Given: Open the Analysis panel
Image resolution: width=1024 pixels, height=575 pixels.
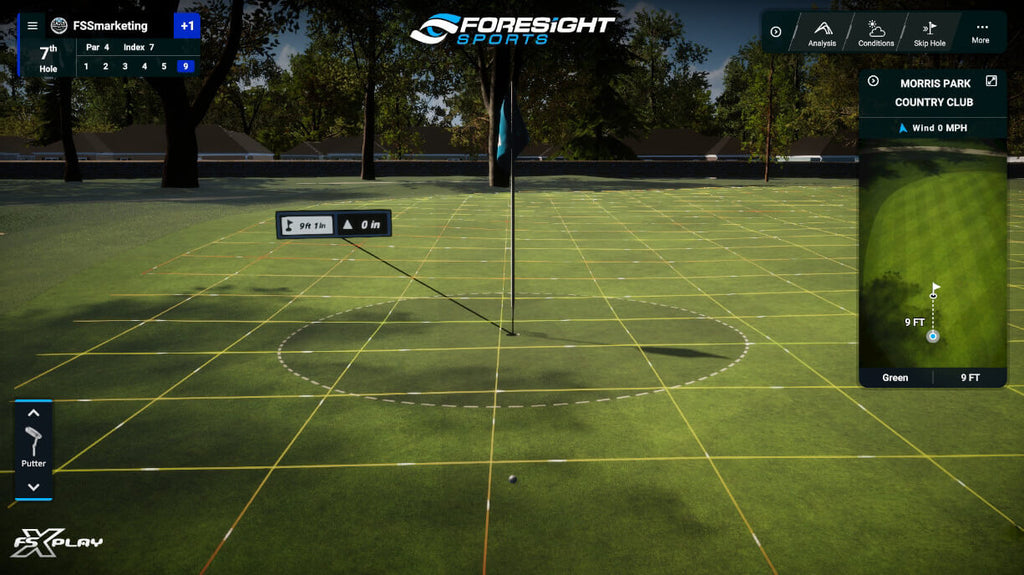Looking at the screenshot, I should pos(821,32).
